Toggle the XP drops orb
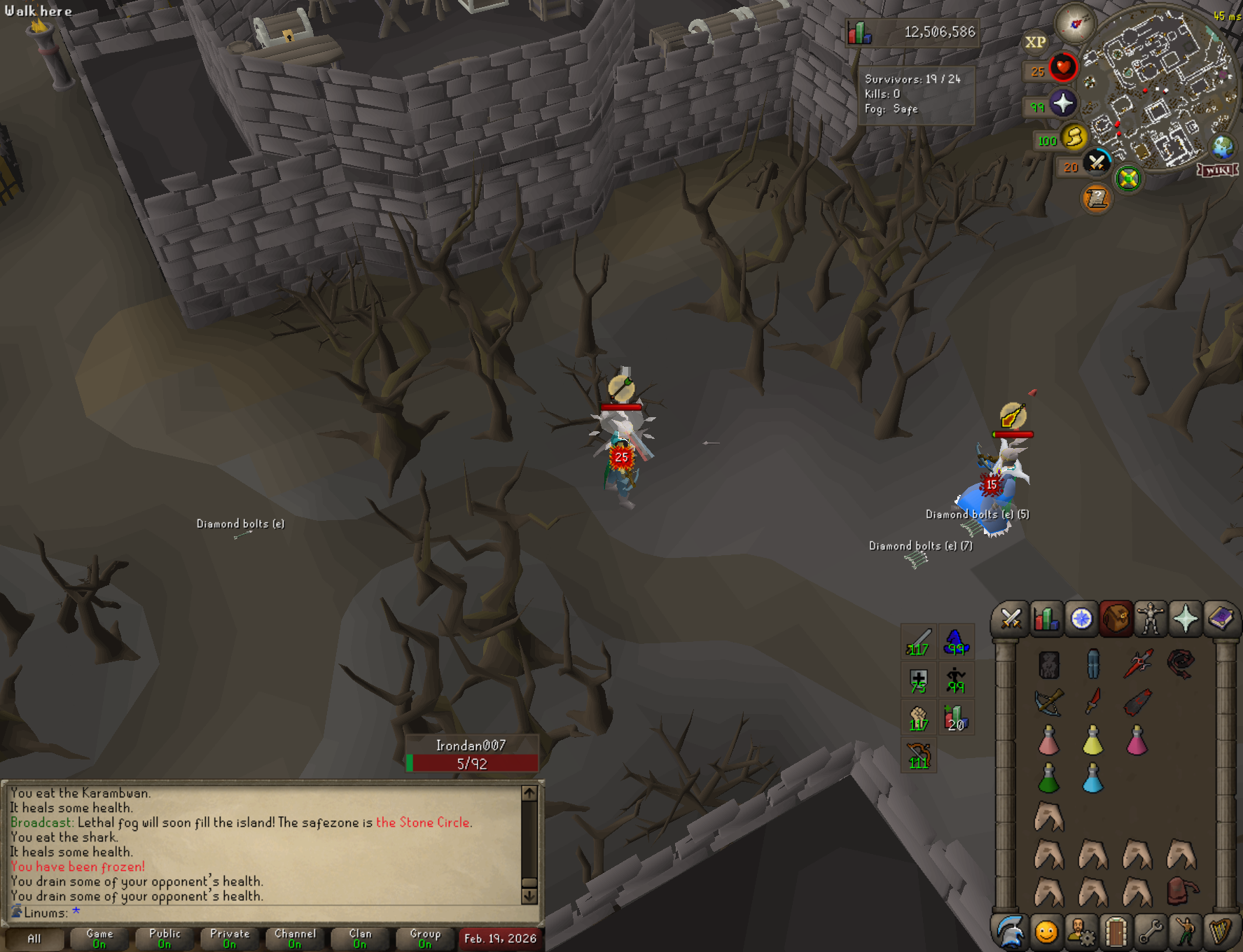The height and width of the screenshot is (952, 1243). 1035,43
